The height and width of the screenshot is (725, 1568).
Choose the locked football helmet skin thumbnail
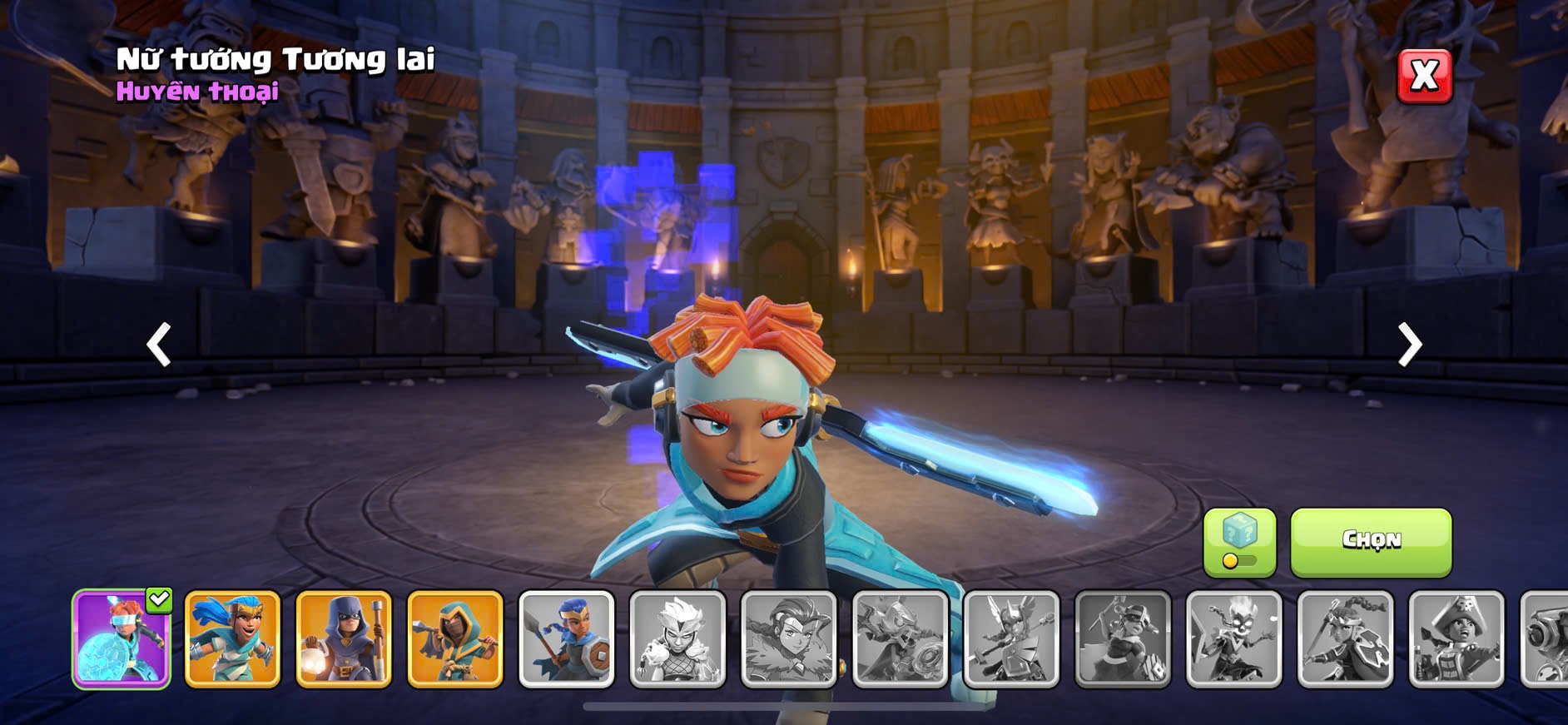(x=1123, y=638)
